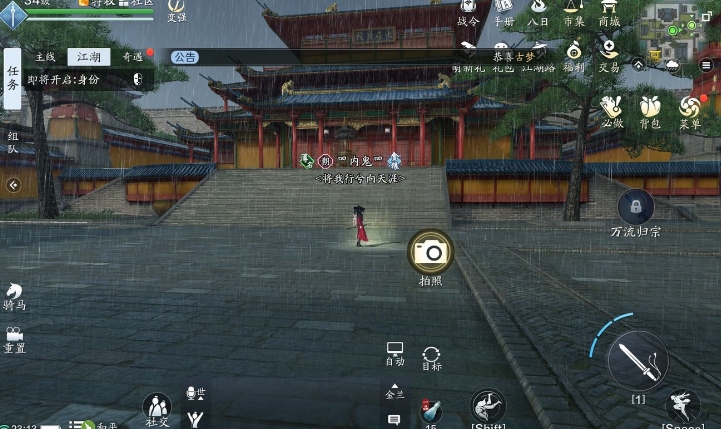The image size is (721, 429).
Task: Open the 公告 announcement
Action: pos(184,57)
